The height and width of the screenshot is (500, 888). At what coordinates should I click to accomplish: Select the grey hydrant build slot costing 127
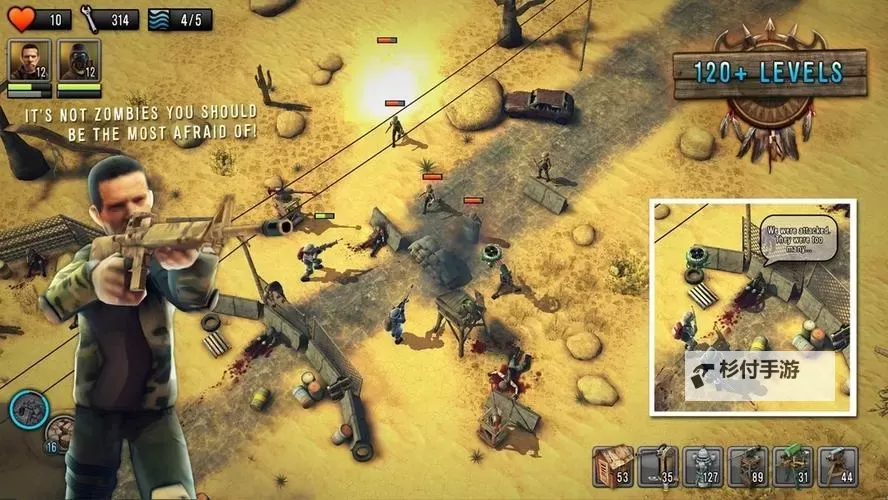702,466
